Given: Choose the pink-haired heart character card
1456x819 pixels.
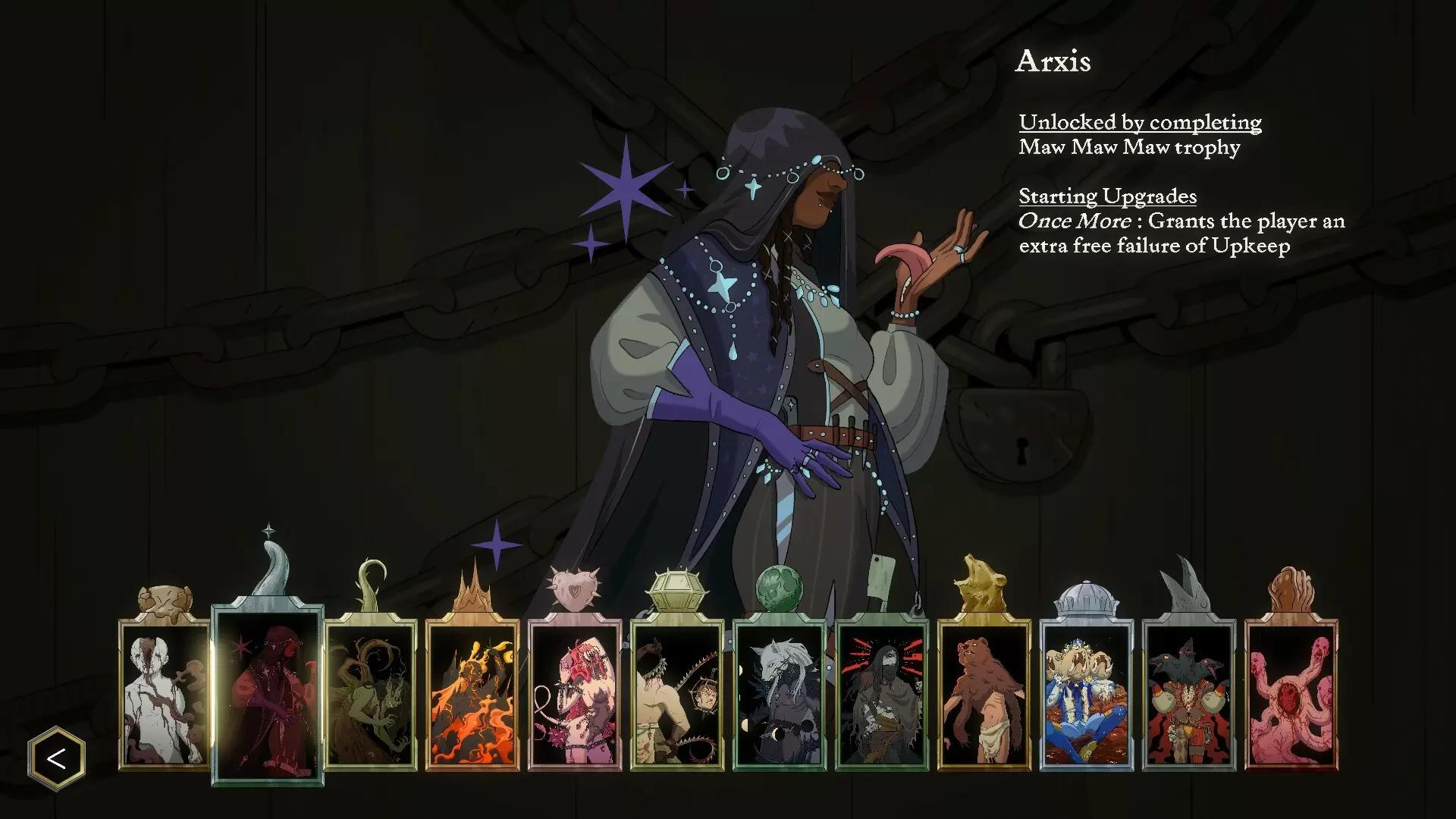Looking at the screenshot, I should [x=575, y=694].
